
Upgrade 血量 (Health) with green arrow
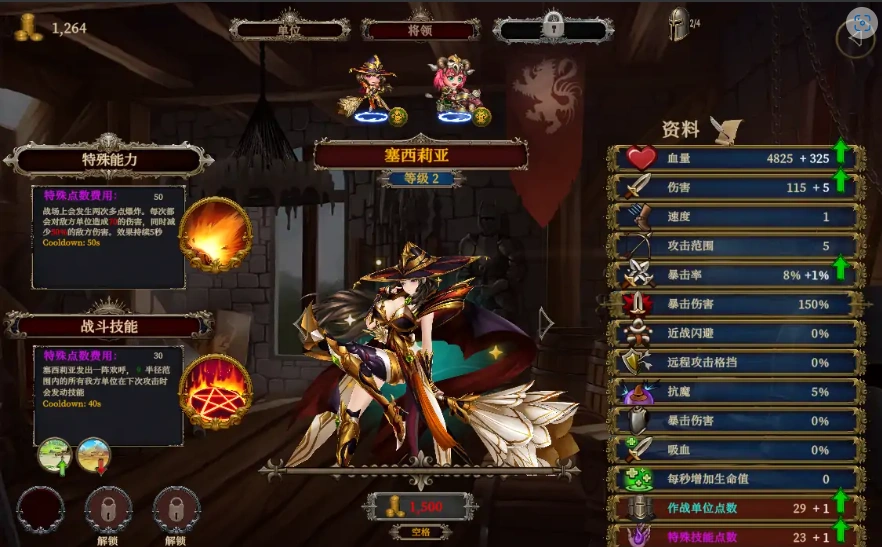pos(840,153)
